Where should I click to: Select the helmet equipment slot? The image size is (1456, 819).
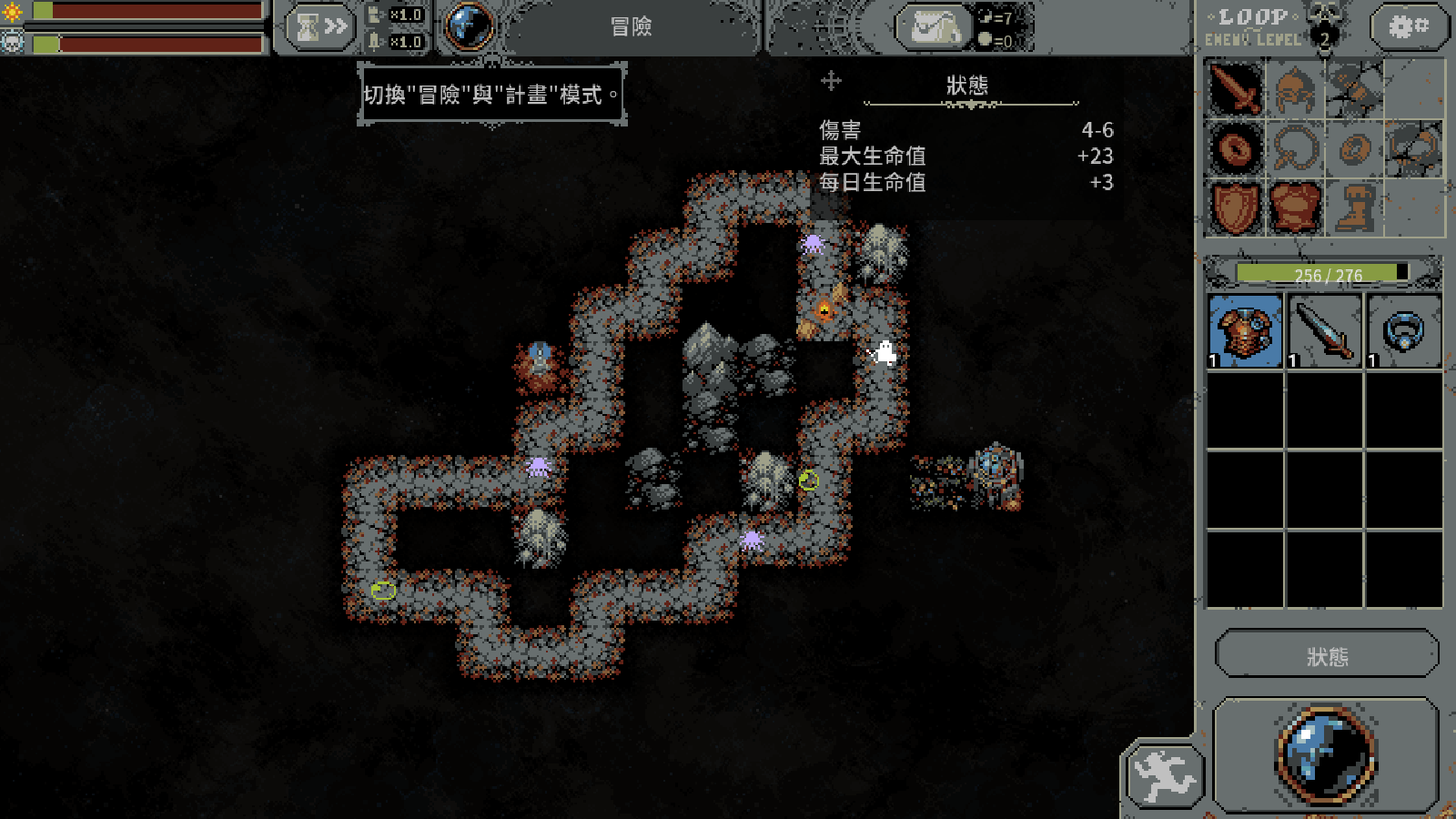pyautogui.click(x=1295, y=89)
